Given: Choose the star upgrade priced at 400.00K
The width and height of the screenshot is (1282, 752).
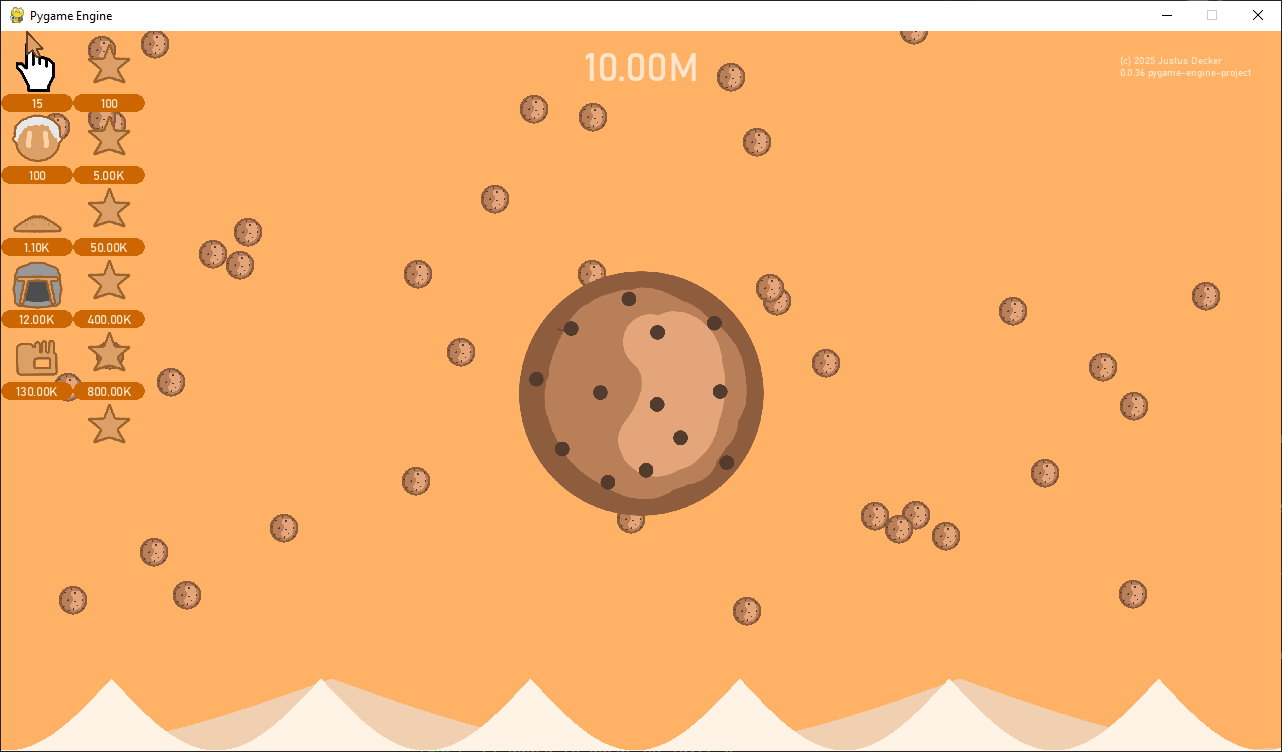Looking at the screenshot, I should pos(109,281).
